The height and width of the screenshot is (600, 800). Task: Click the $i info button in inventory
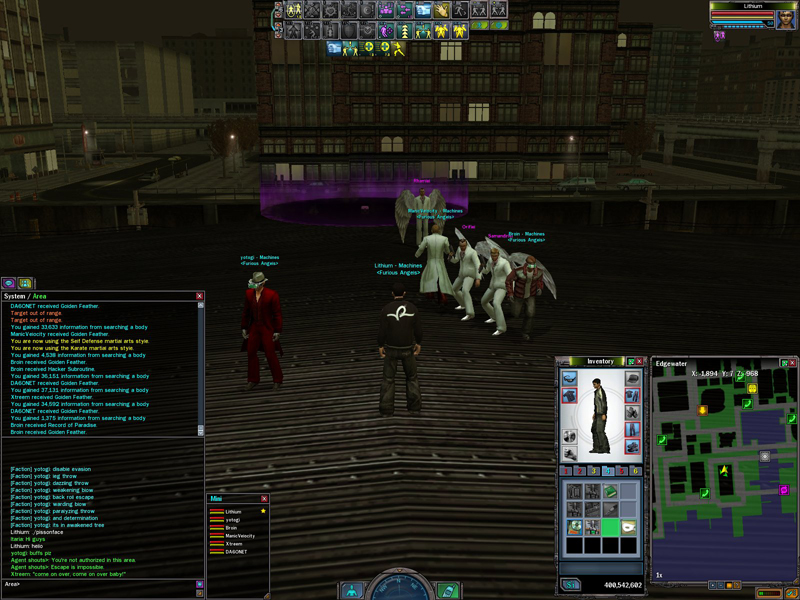(x=571, y=584)
